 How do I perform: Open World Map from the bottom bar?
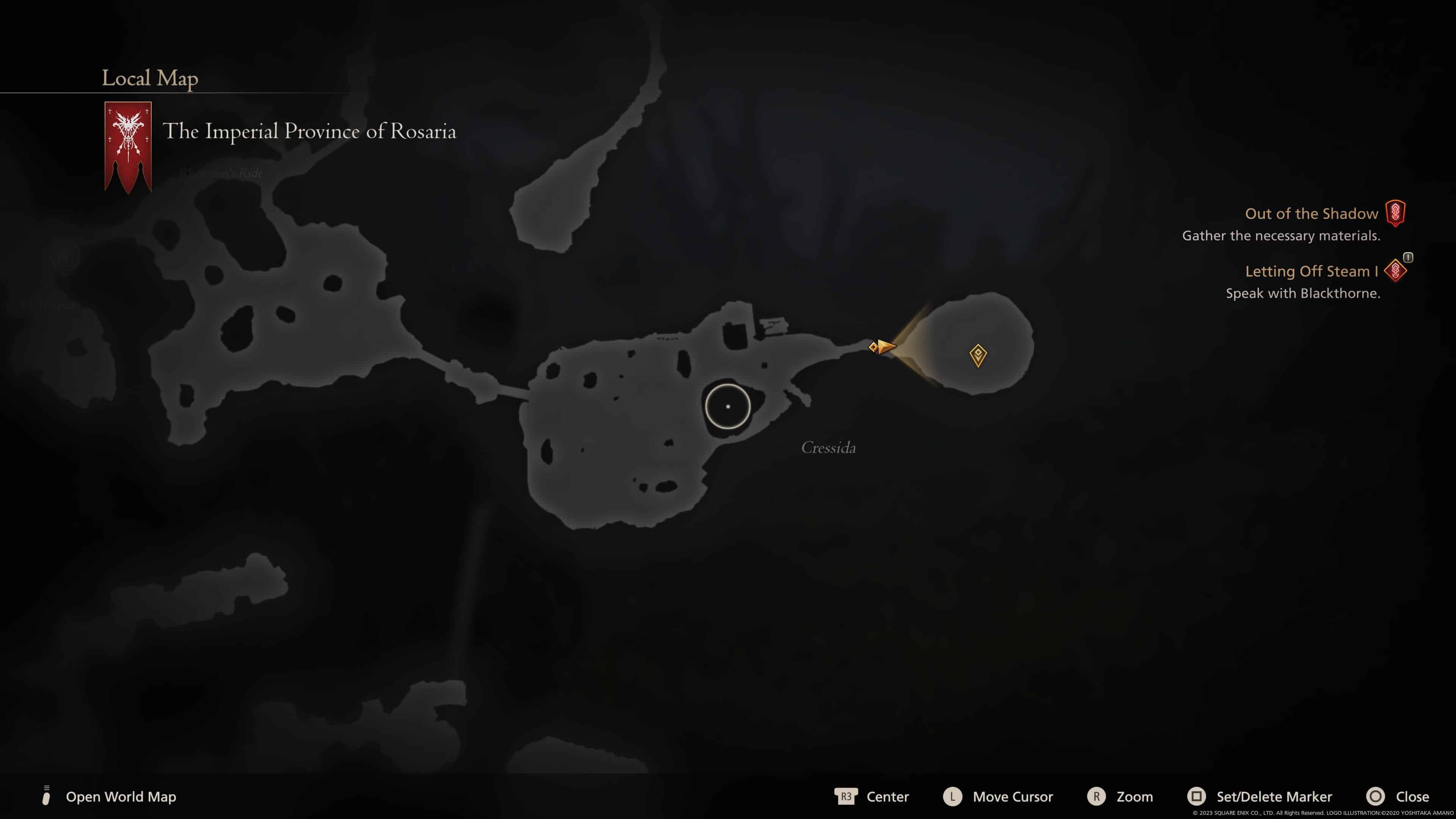click(x=121, y=796)
